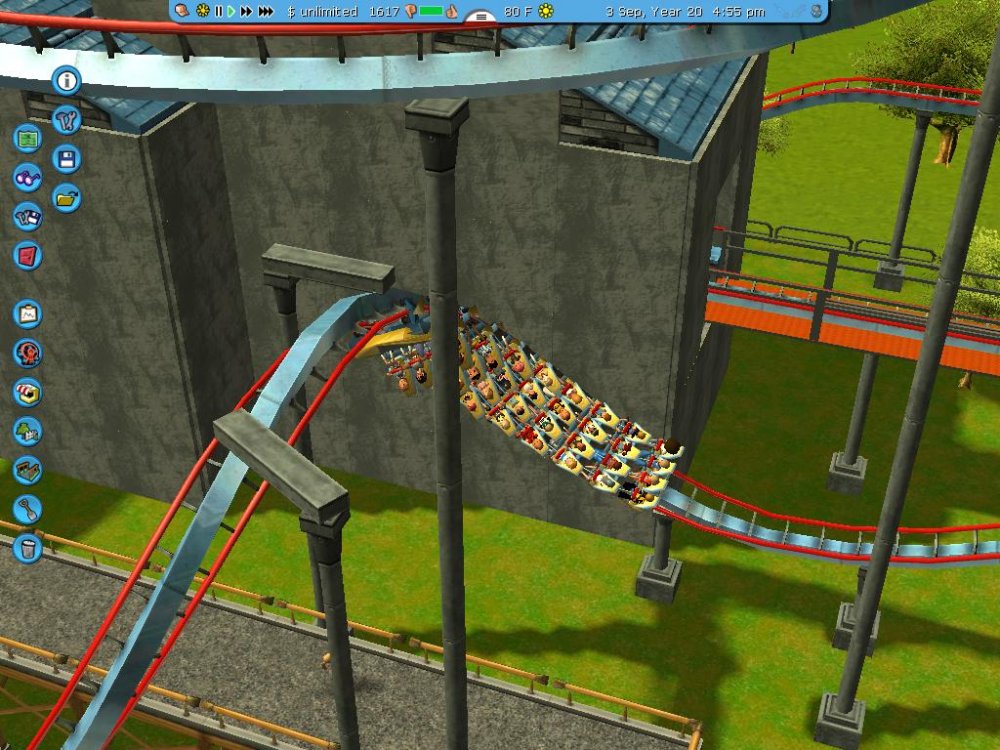This screenshot has height=750, width=1000.
Task: Pause the game in the top bar
Action: (218, 11)
